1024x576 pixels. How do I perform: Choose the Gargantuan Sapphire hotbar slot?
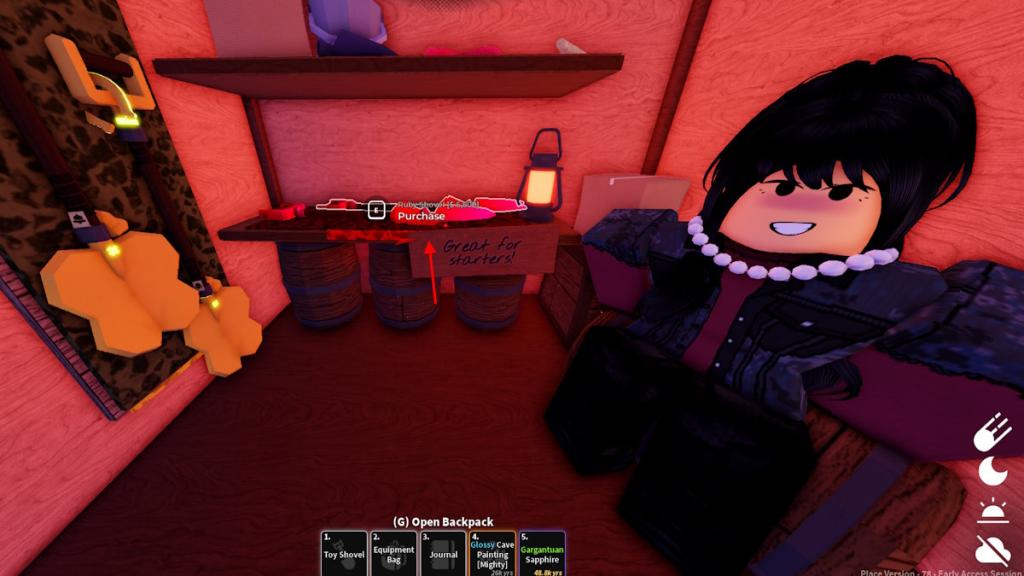542,553
